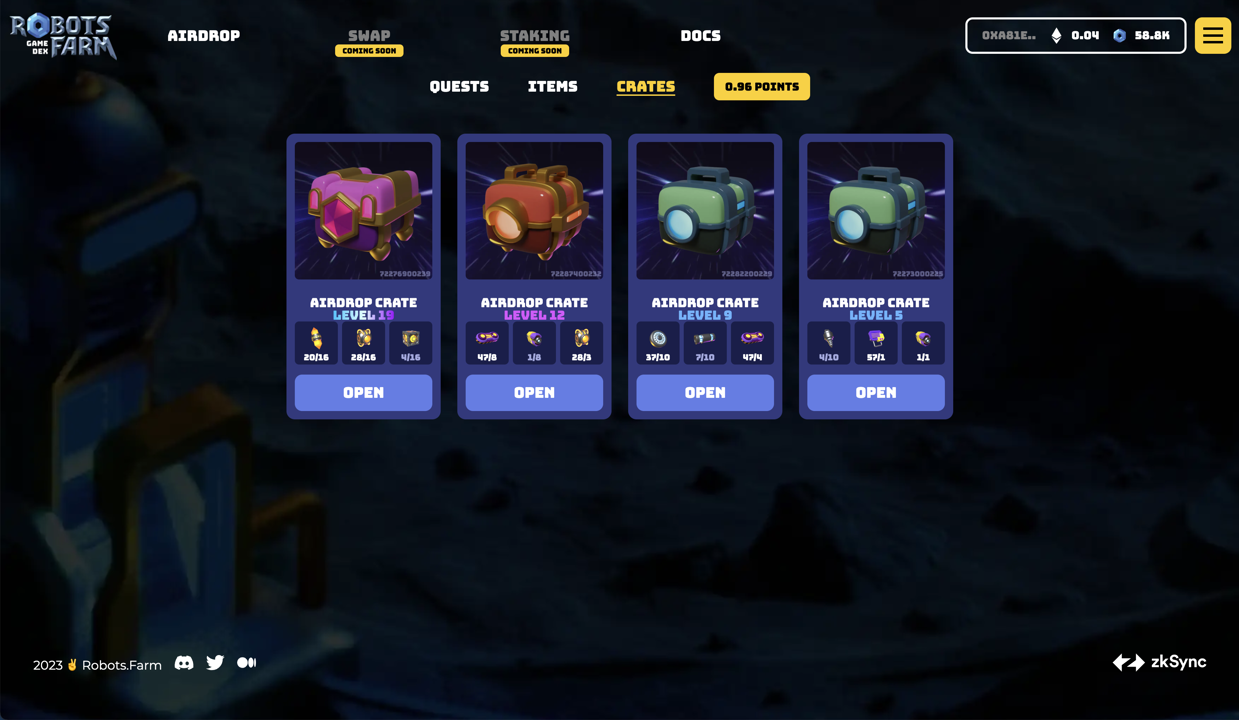1239x720 pixels.
Task: Switch to the Quests tab
Action: 459,87
